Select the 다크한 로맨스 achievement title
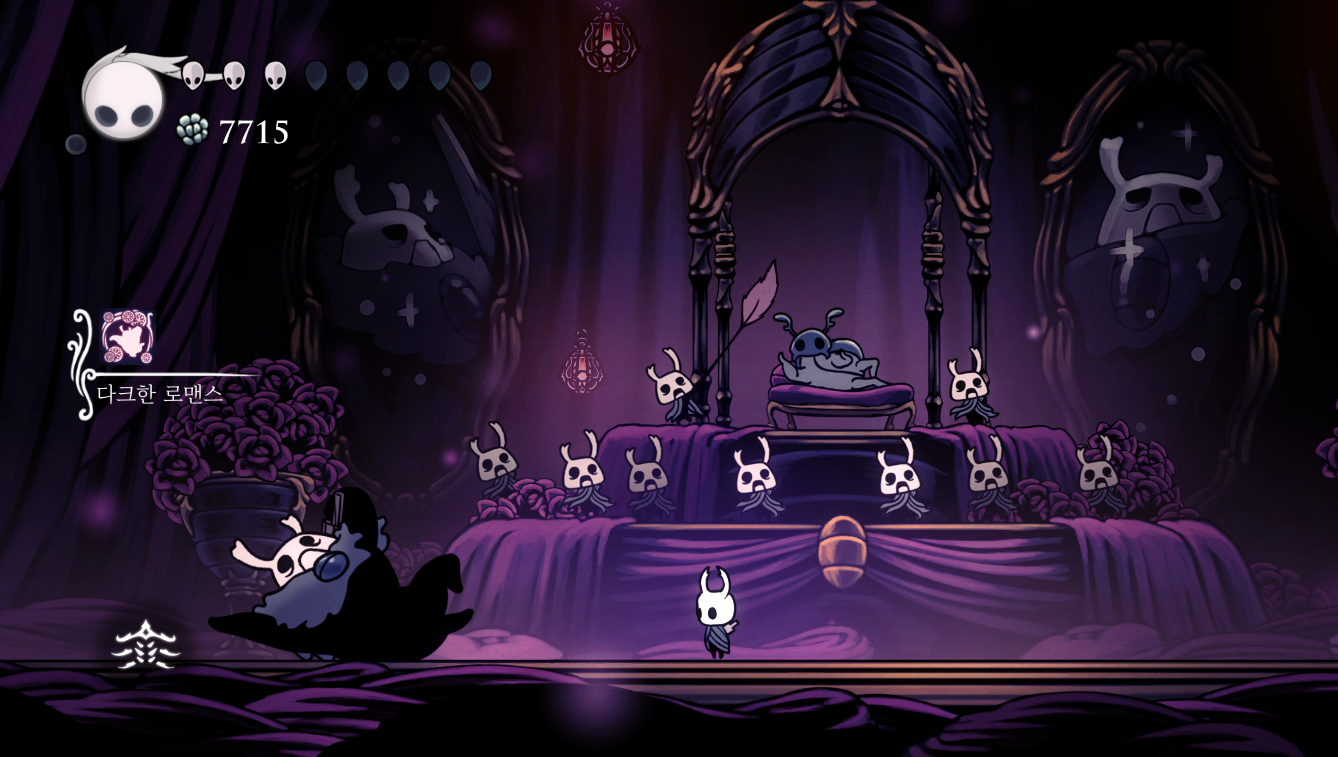This screenshot has width=1338, height=757. pyautogui.click(x=160, y=393)
